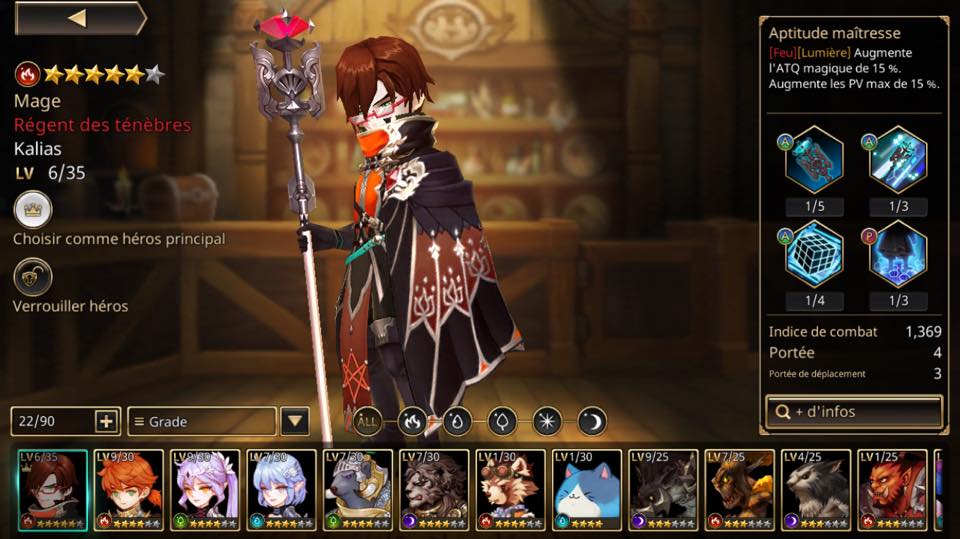The height and width of the screenshot is (539, 960).
Task: Choose the red orc hero portrait
Action: point(893,489)
